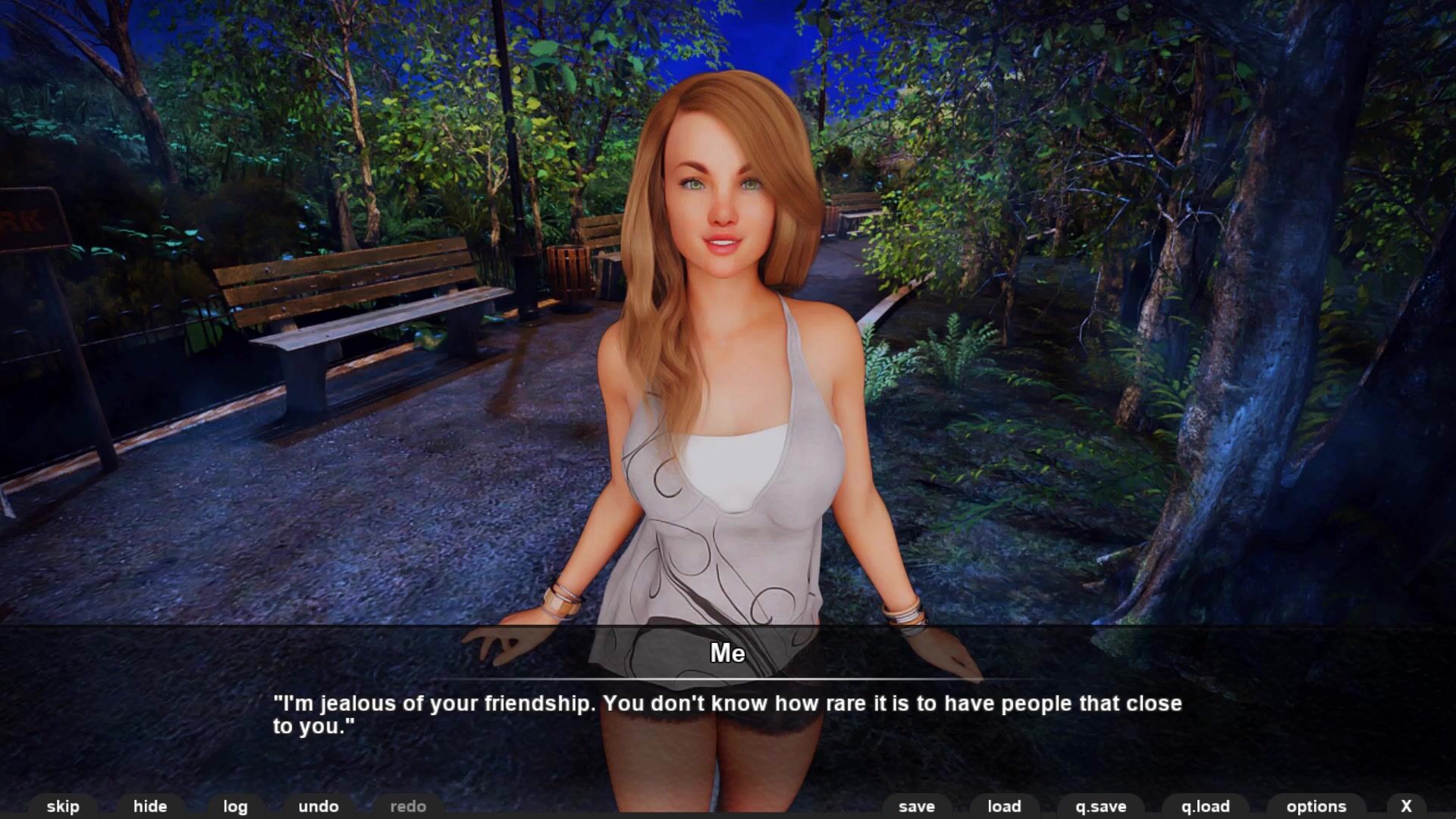
Task: Open the load game screen
Action: 1004,806
